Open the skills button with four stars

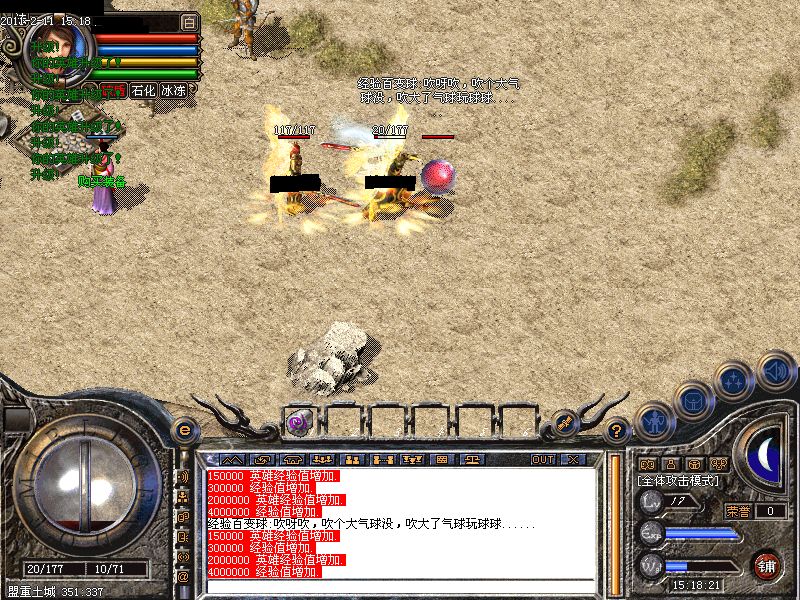coord(735,381)
